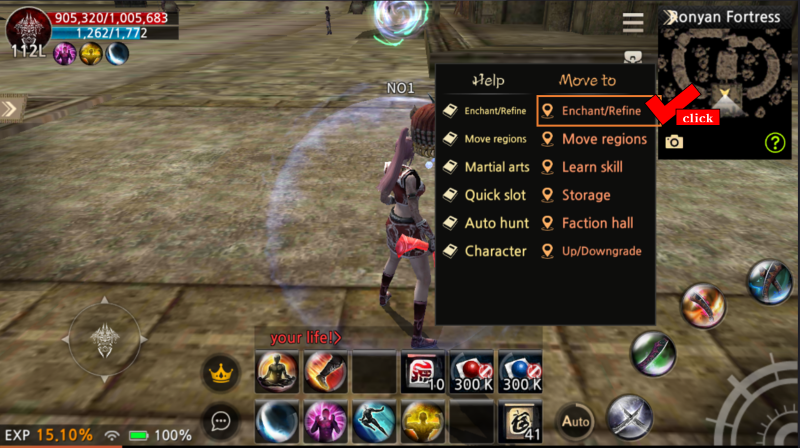Screen dimensions: 800x448
Task: Choose the Up/Downgrade destination
Action: click(x=593, y=251)
